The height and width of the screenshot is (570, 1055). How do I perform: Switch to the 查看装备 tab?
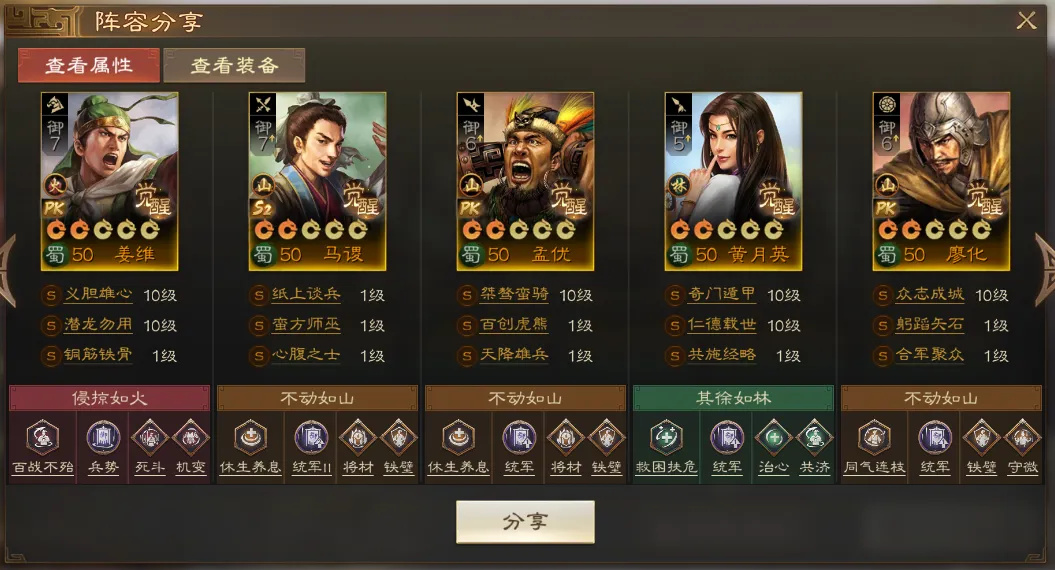click(x=234, y=66)
